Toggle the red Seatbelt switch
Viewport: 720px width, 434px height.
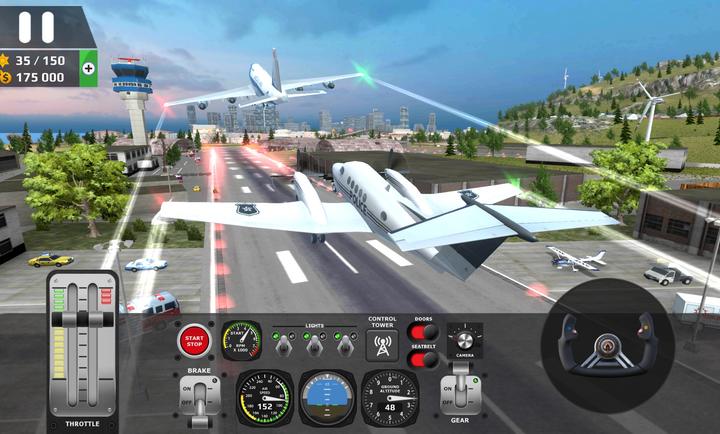click(424, 359)
